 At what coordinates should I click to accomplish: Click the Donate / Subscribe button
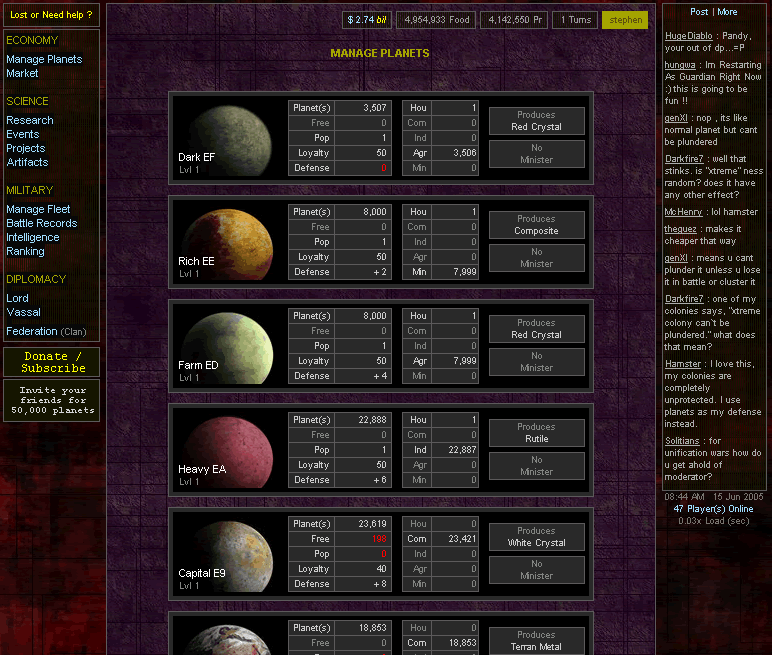coord(52,362)
